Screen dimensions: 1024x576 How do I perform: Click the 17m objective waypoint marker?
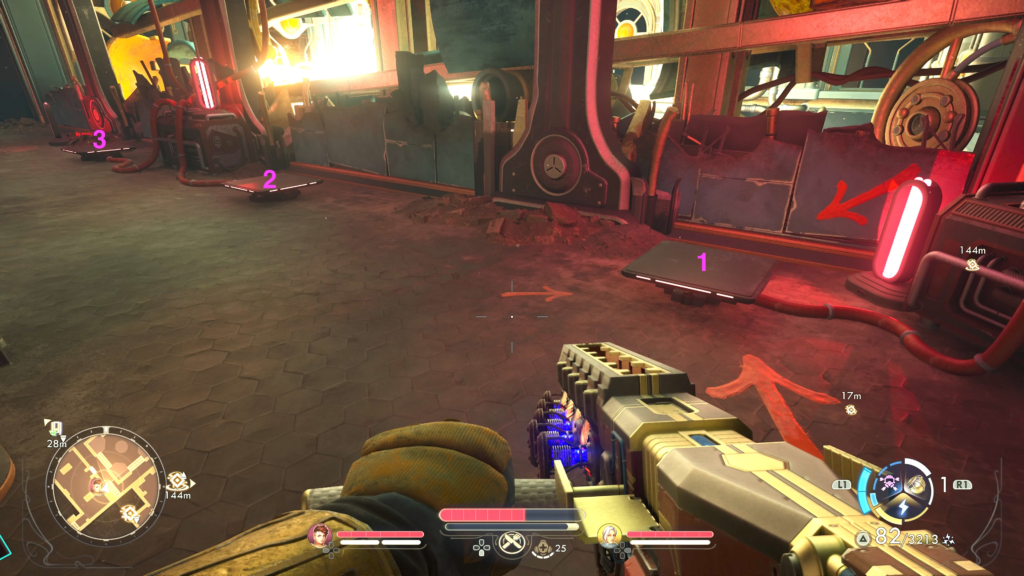(851, 409)
